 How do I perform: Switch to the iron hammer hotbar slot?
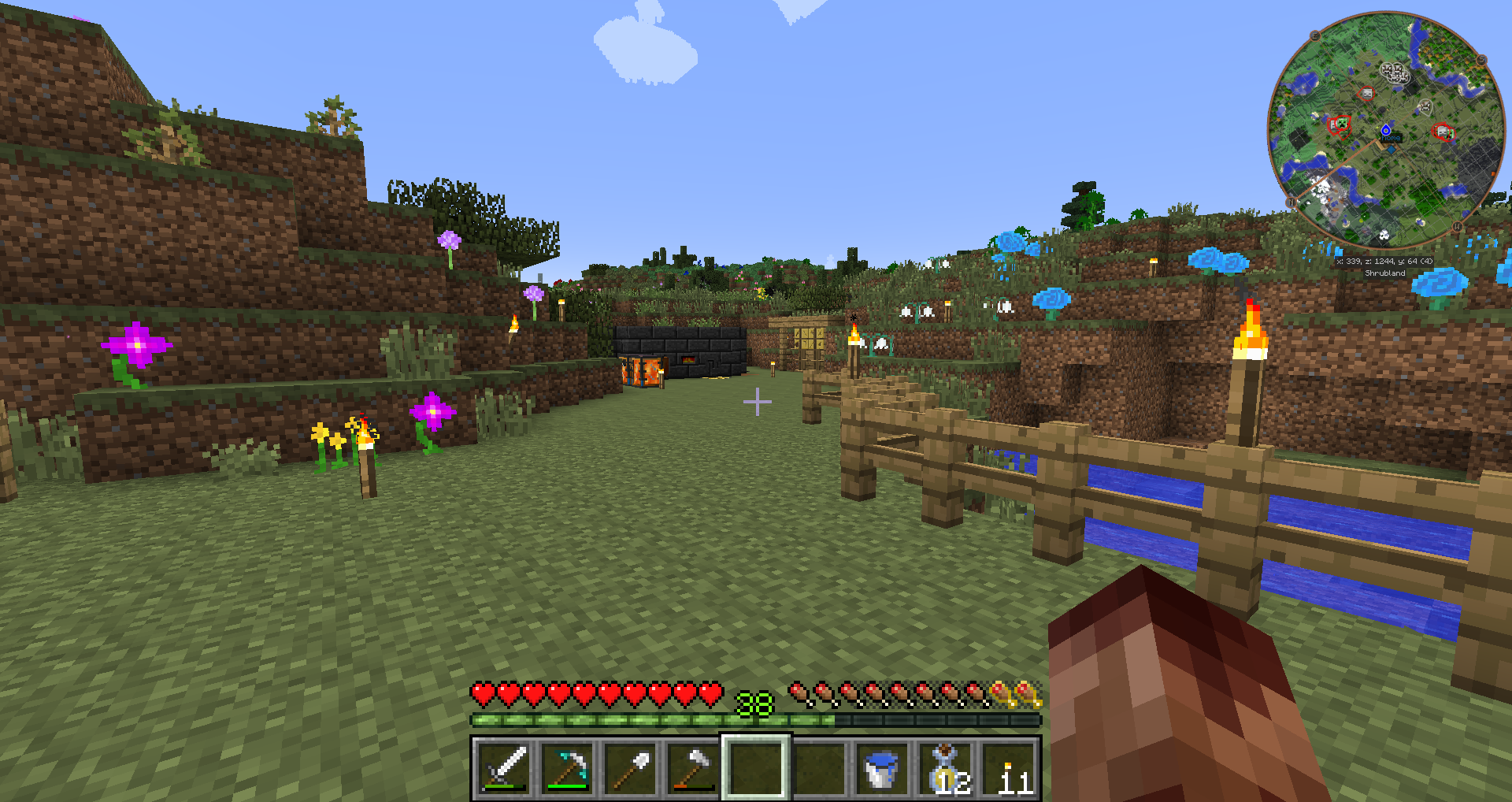[x=693, y=768]
